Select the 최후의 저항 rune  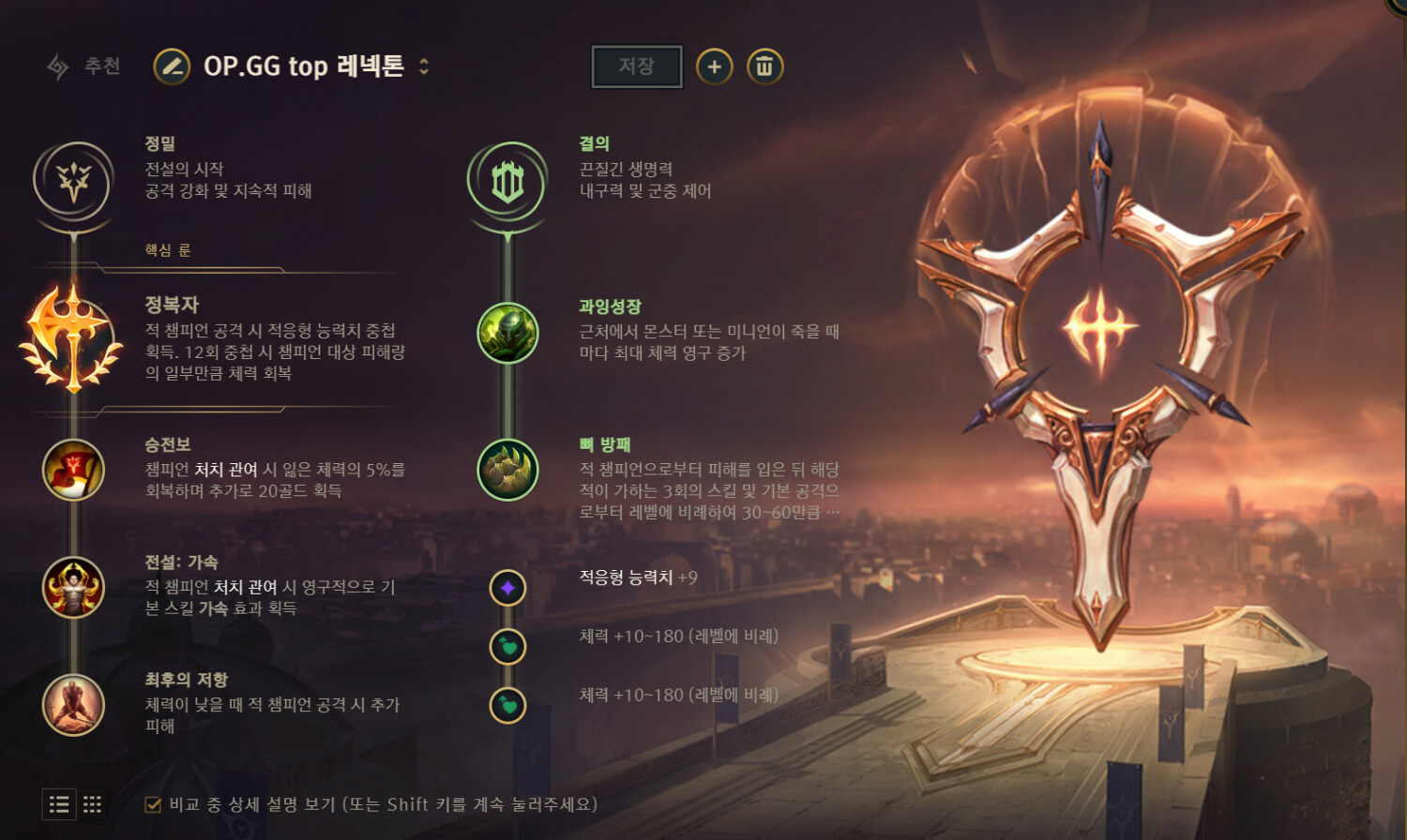[73, 705]
